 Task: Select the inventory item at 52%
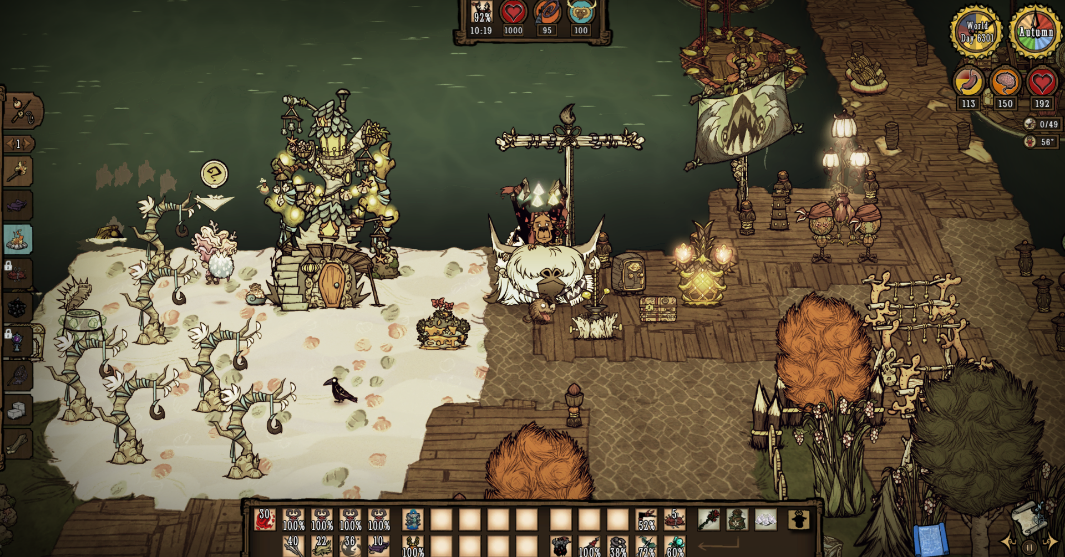pos(646,519)
